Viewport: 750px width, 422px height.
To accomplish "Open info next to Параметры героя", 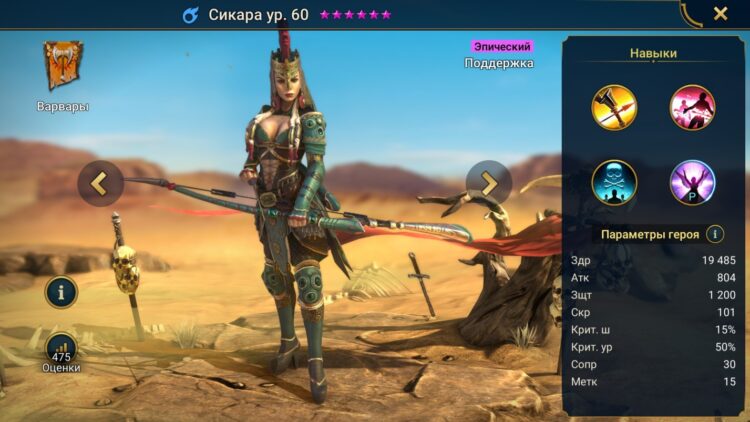I will [x=715, y=234].
